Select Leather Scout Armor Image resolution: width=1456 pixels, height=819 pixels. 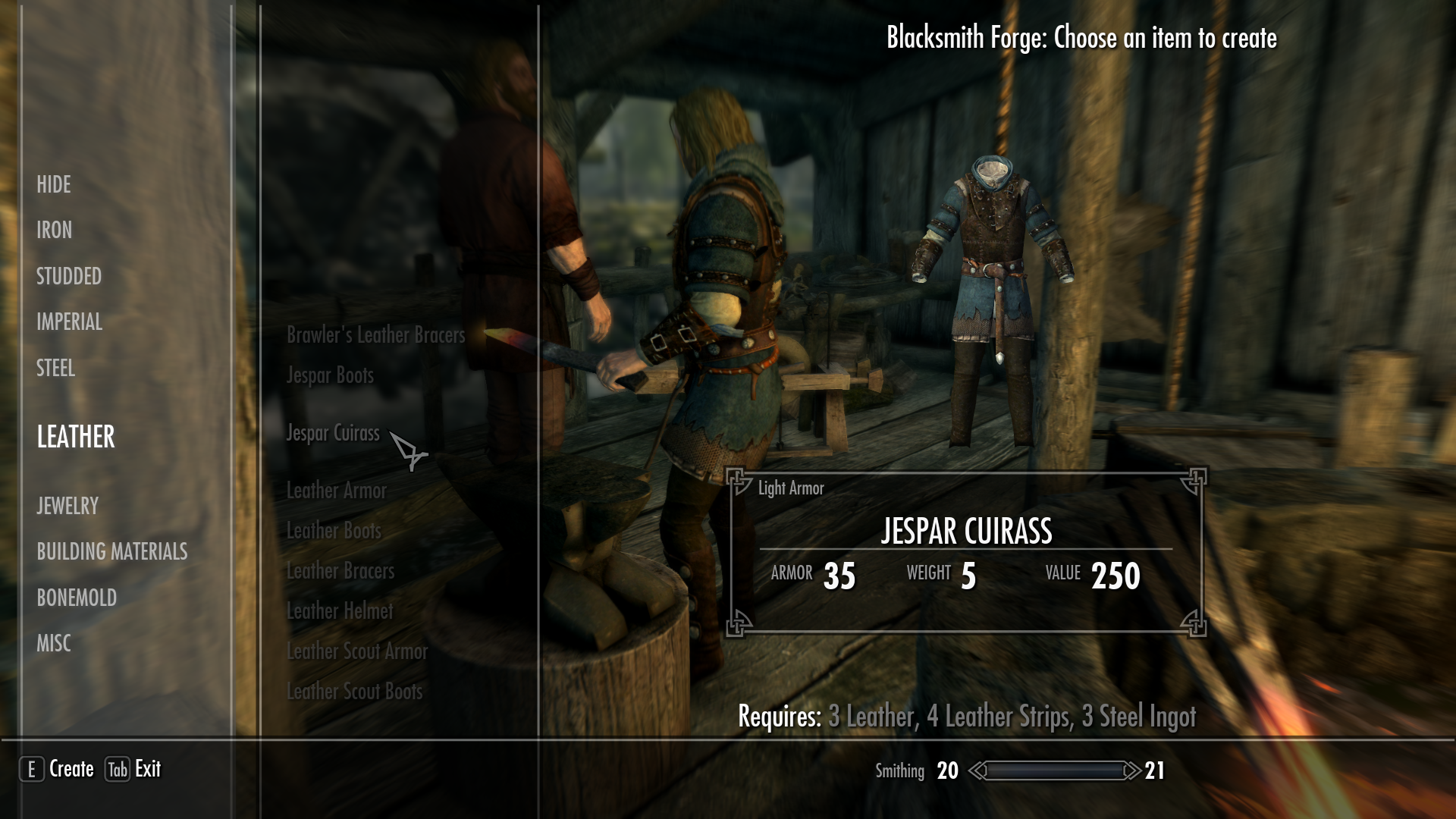(x=357, y=651)
